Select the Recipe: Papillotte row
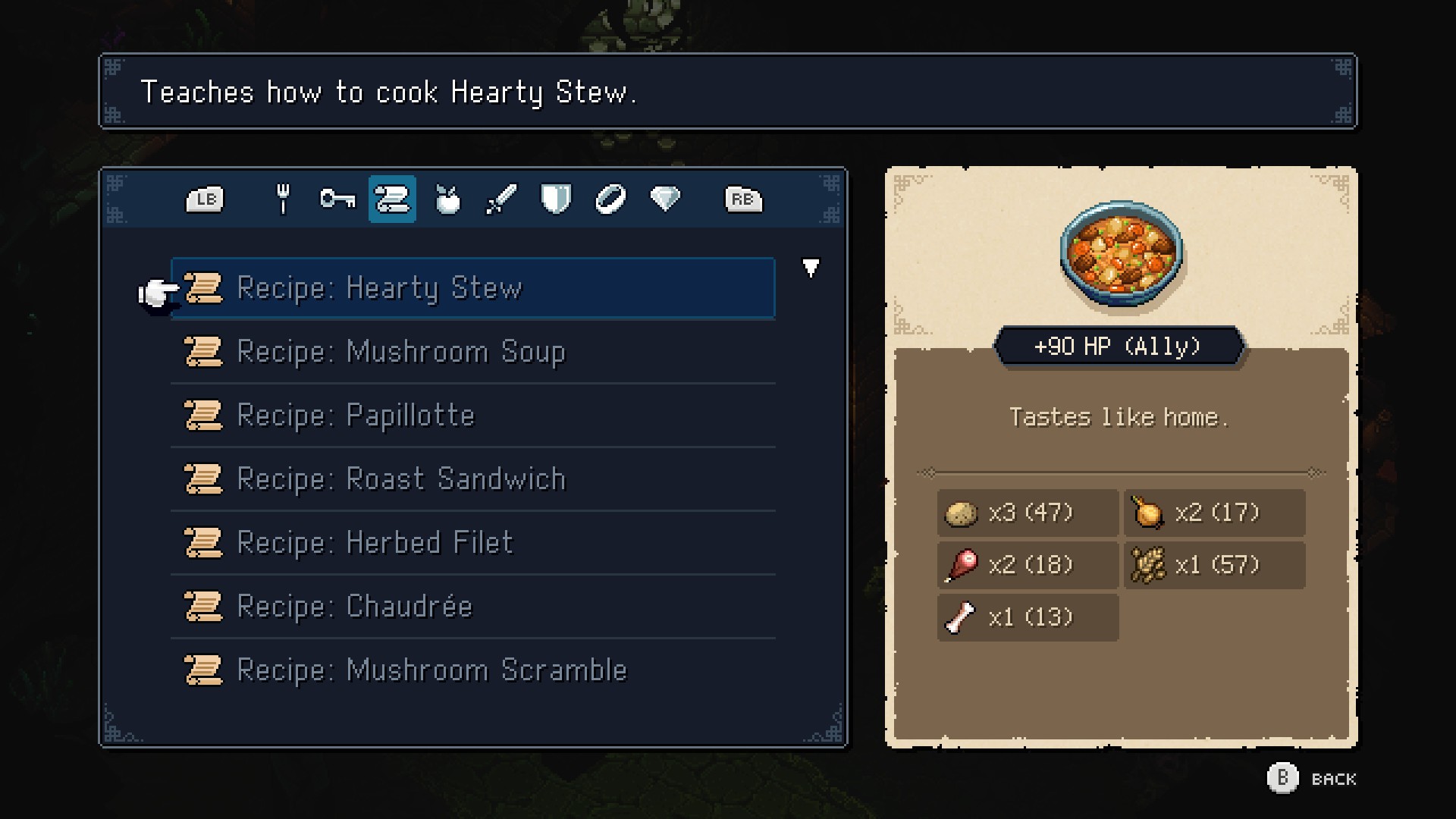 pyautogui.click(x=472, y=416)
